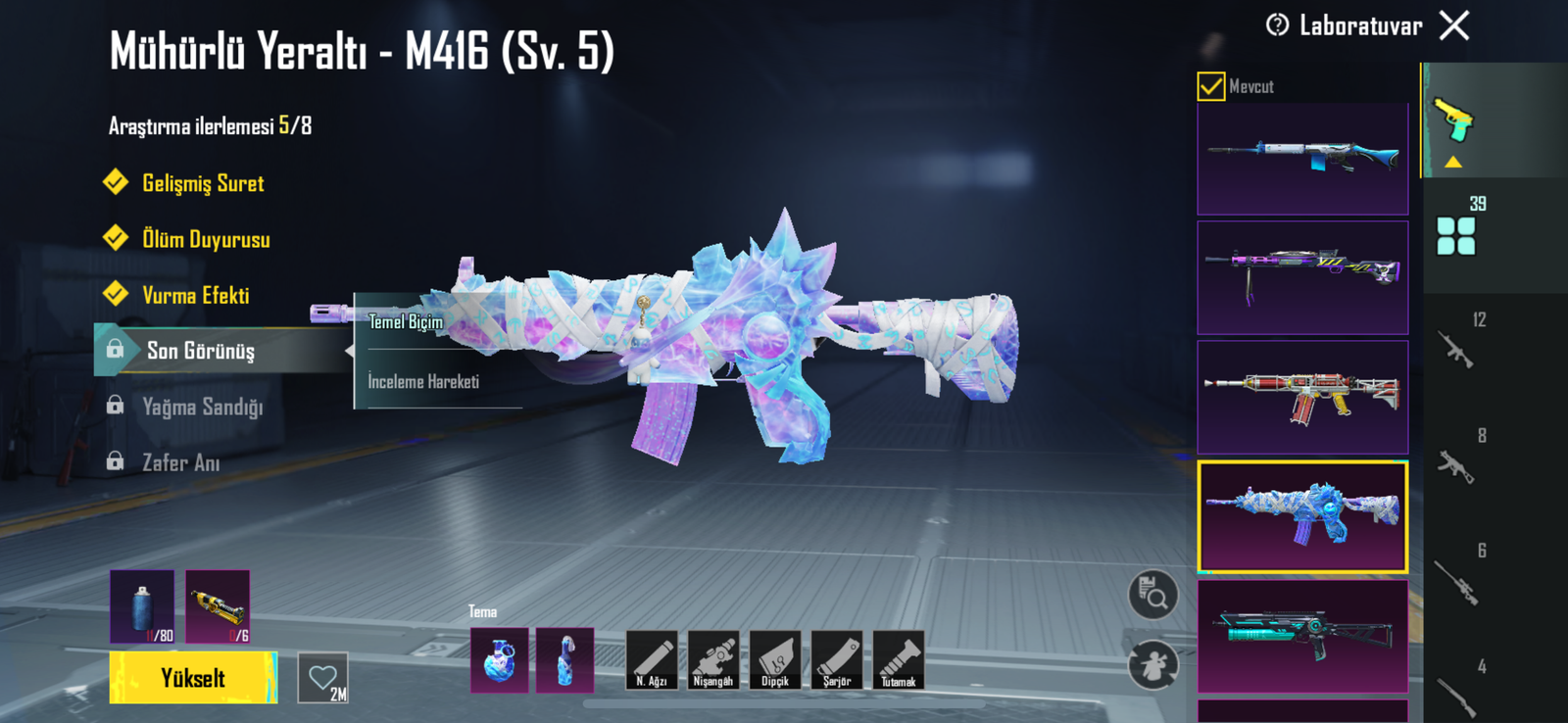Screen dimensions: 1568x723
Task: Select Gelişmiş Suret upgrade entry
Action: tap(202, 184)
